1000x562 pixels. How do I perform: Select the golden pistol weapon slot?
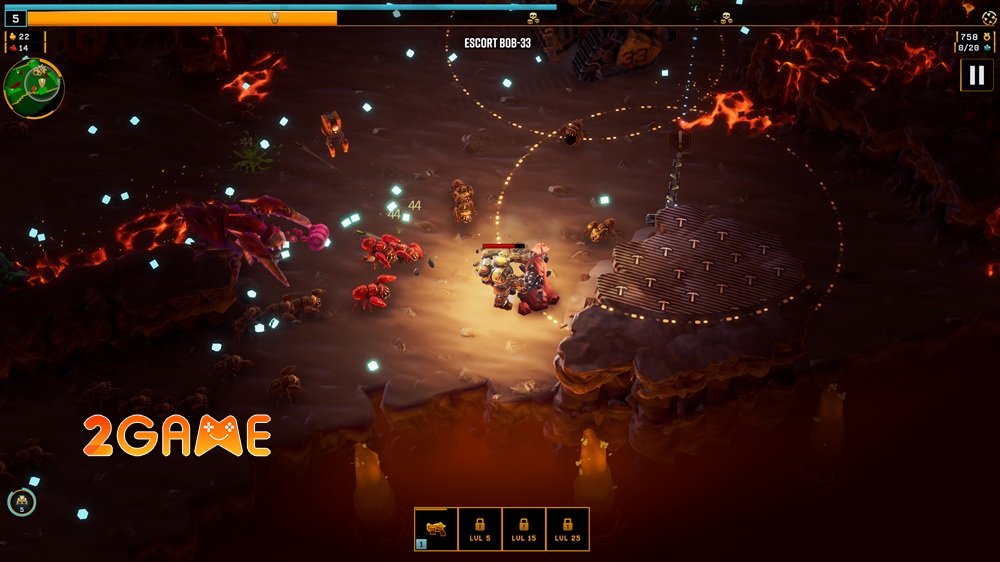coord(436,529)
